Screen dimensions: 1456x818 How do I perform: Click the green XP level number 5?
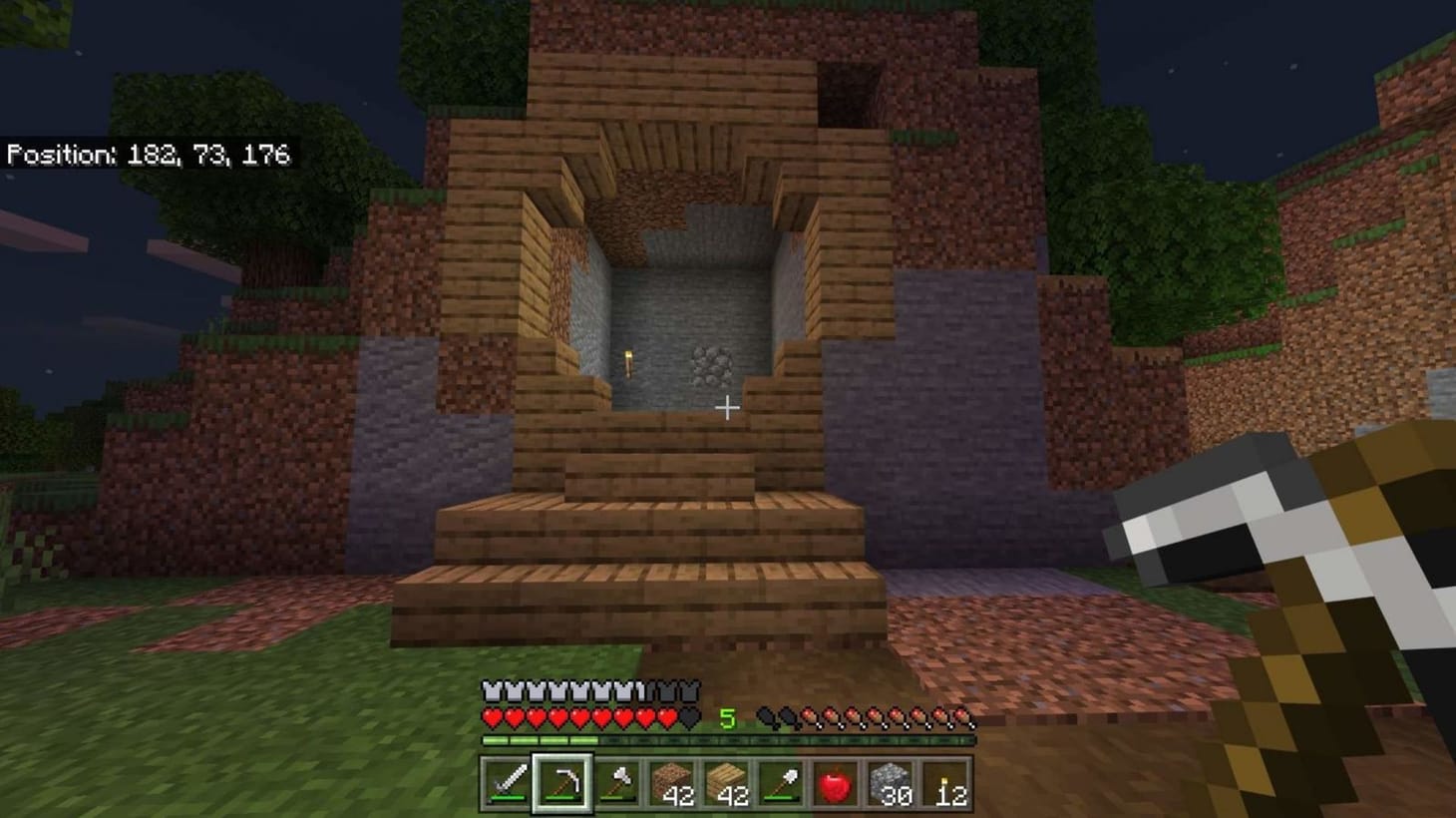click(x=726, y=716)
